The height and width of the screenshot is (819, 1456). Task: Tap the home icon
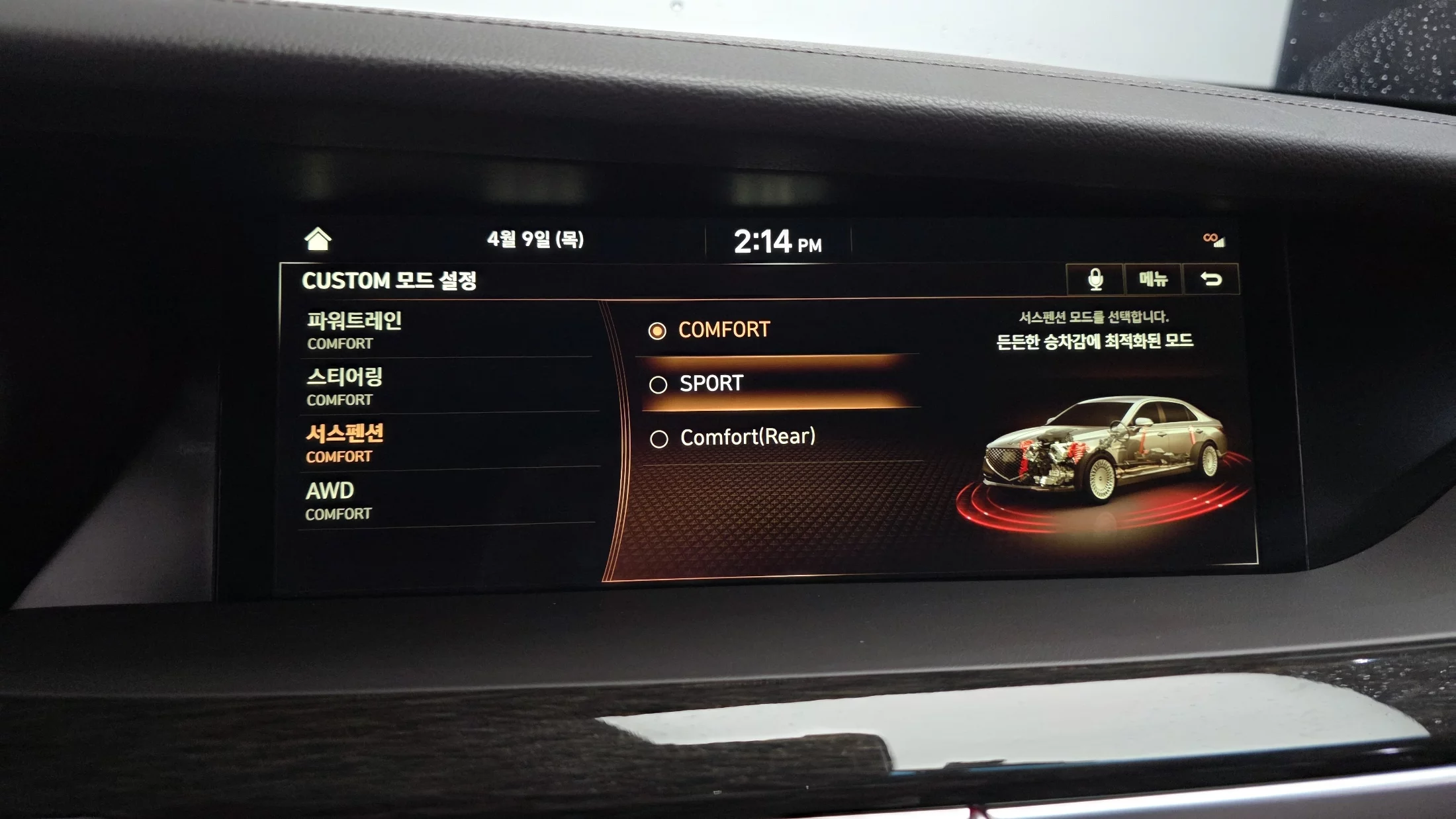(x=318, y=239)
